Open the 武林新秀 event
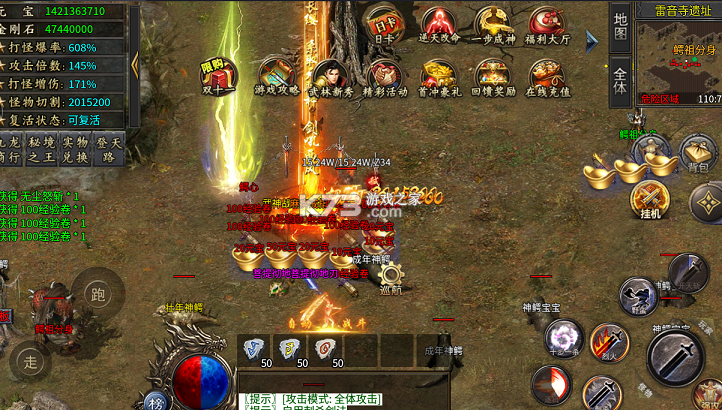This screenshot has height=410, width=722. pyautogui.click(x=331, y=78)
